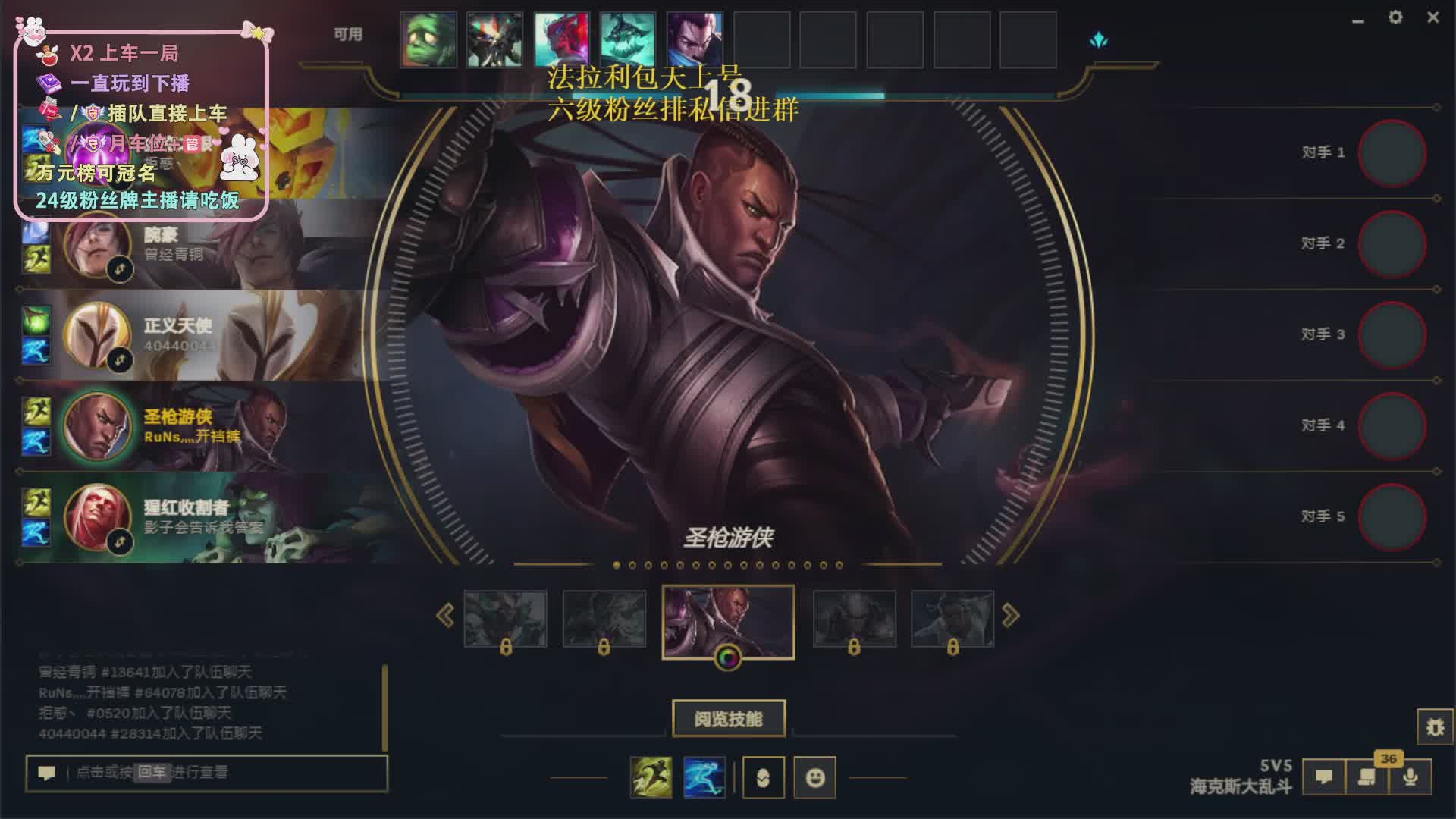Open the emote selector
This screenshot has width=1456, height=819.
[x=815, y=777]
